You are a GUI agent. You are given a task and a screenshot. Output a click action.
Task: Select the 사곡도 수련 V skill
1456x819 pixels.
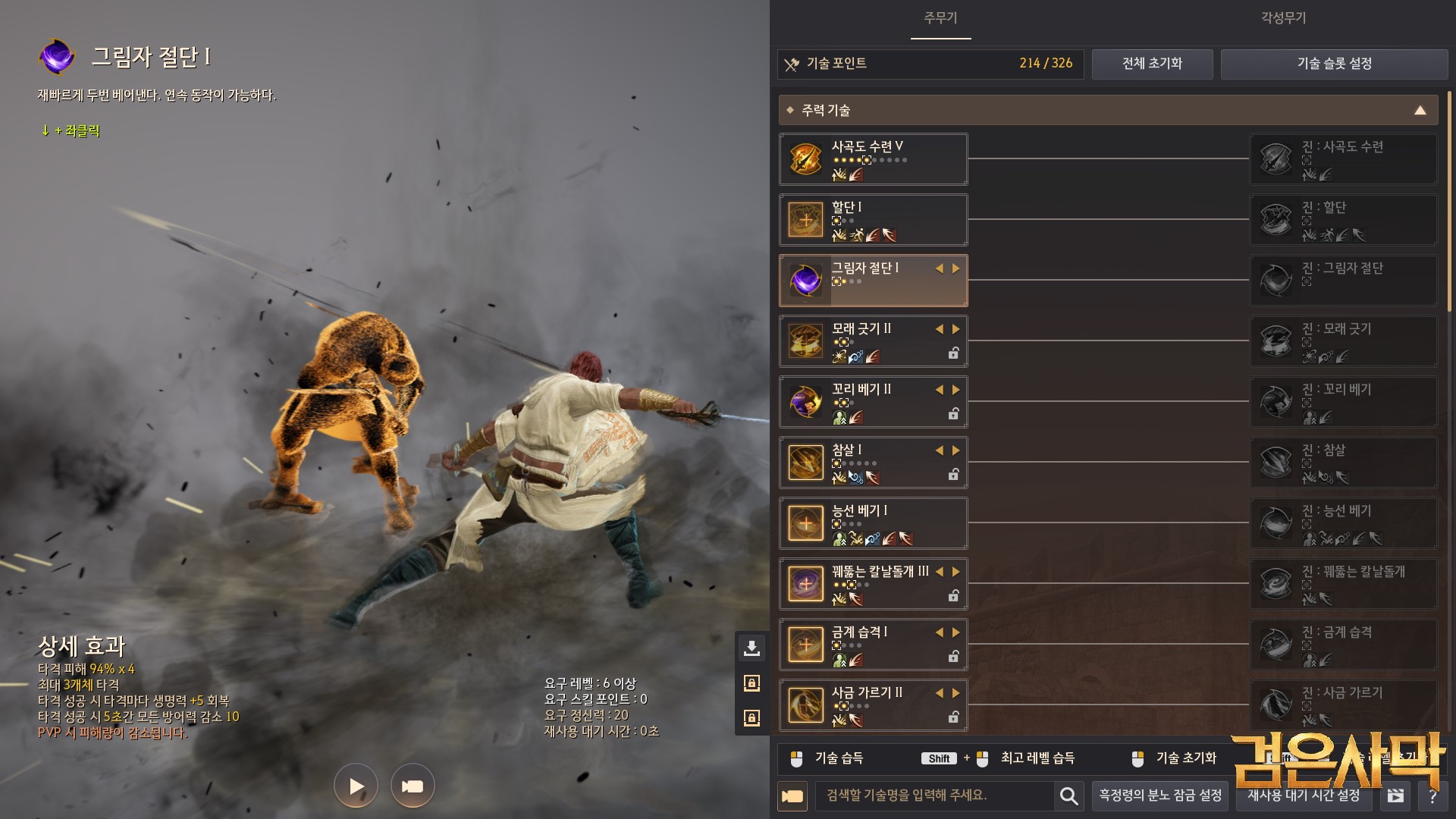[873, 159]
